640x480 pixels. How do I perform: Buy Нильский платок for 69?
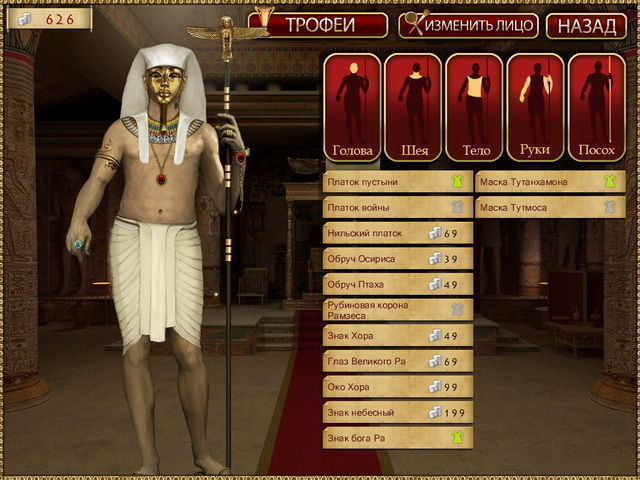(398, 233)
